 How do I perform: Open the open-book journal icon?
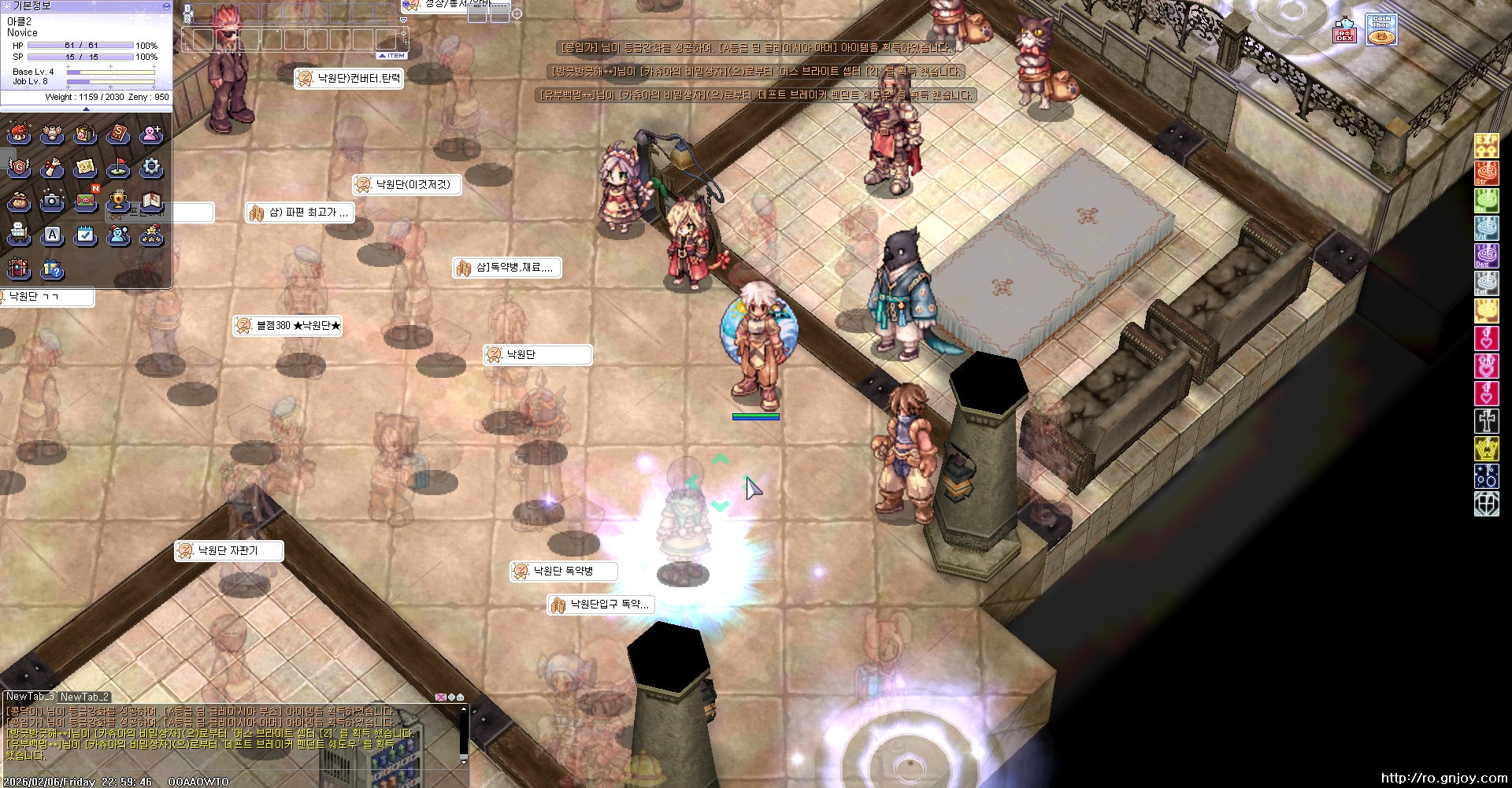click(151, 202)
